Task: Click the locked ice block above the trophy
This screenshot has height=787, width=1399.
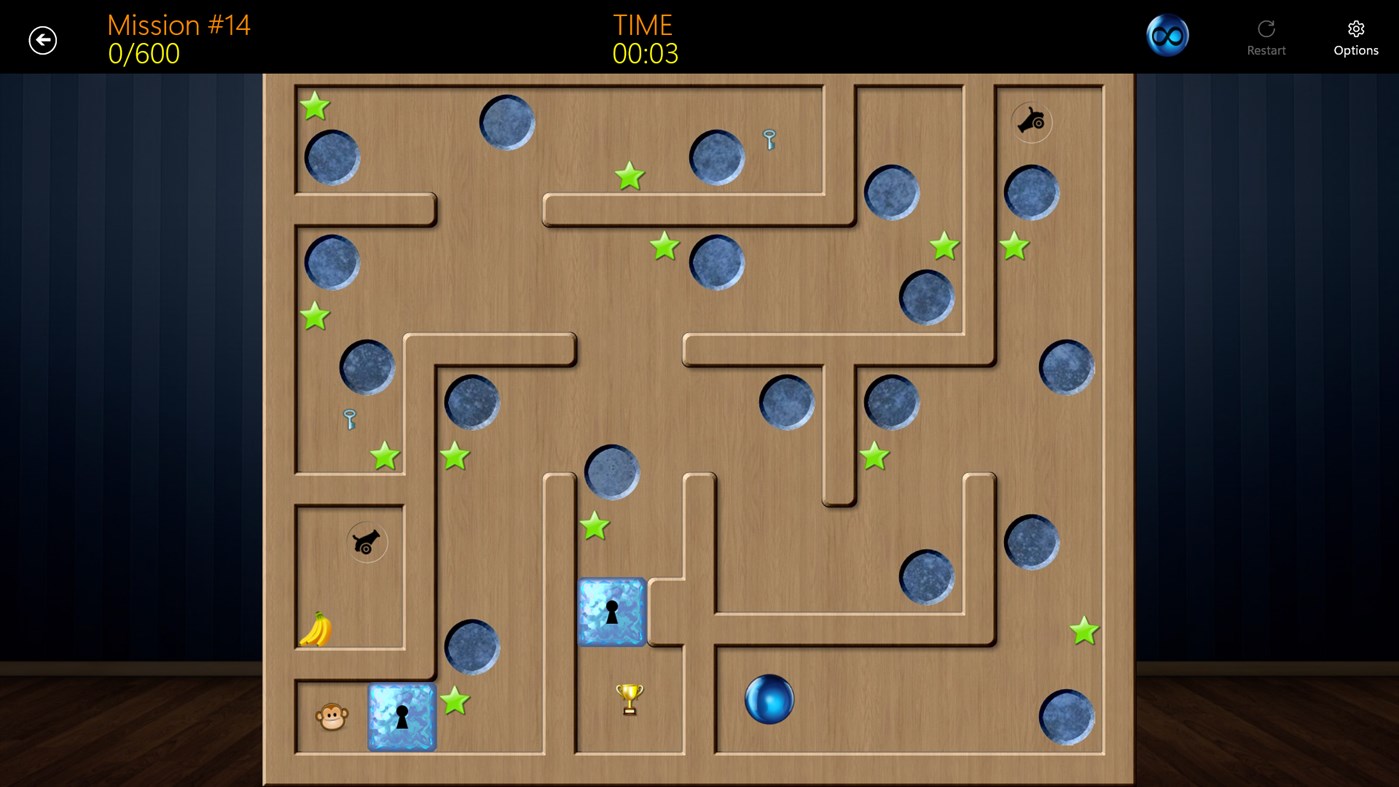Action: 611,611
